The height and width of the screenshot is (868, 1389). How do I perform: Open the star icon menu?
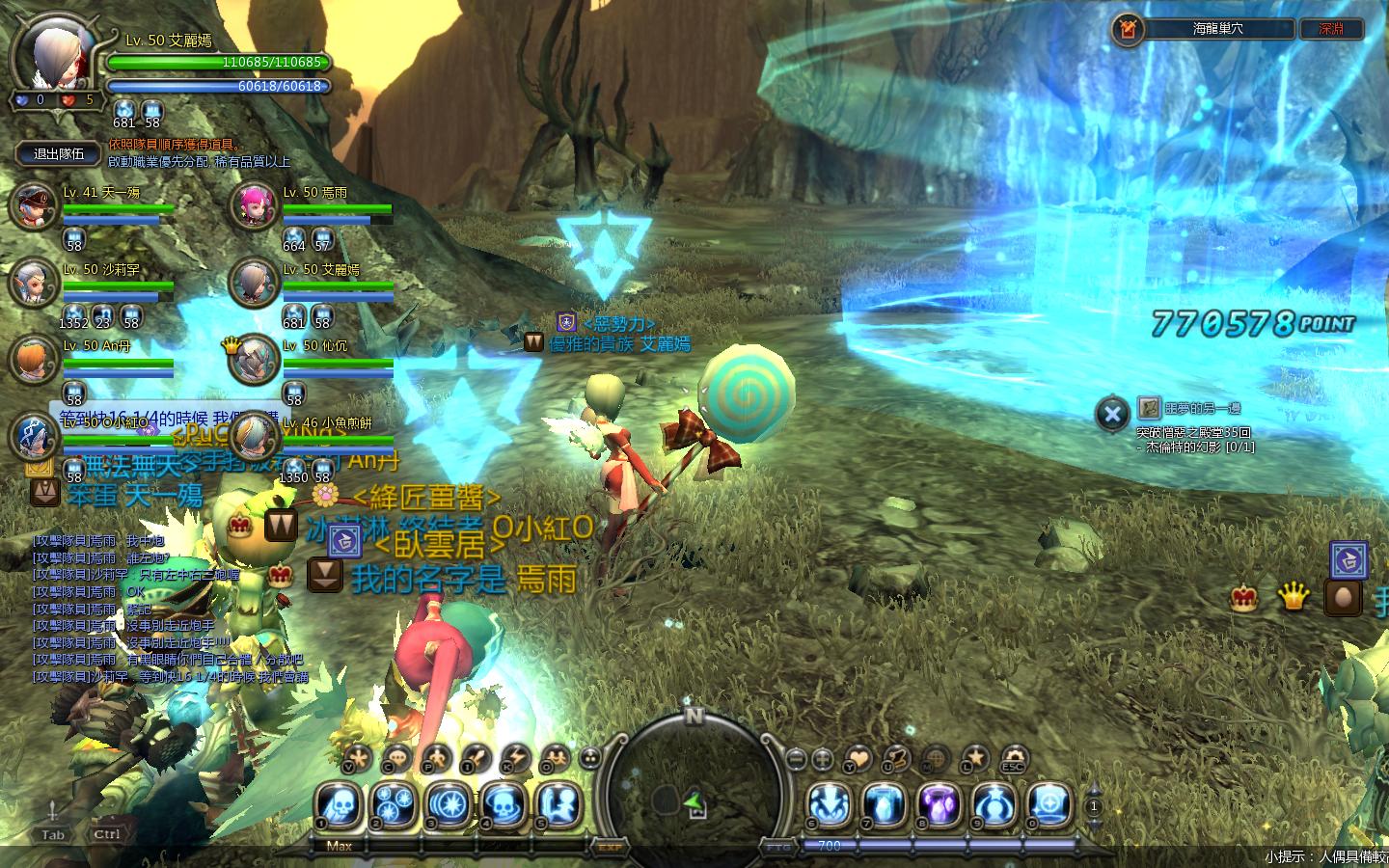975,759
